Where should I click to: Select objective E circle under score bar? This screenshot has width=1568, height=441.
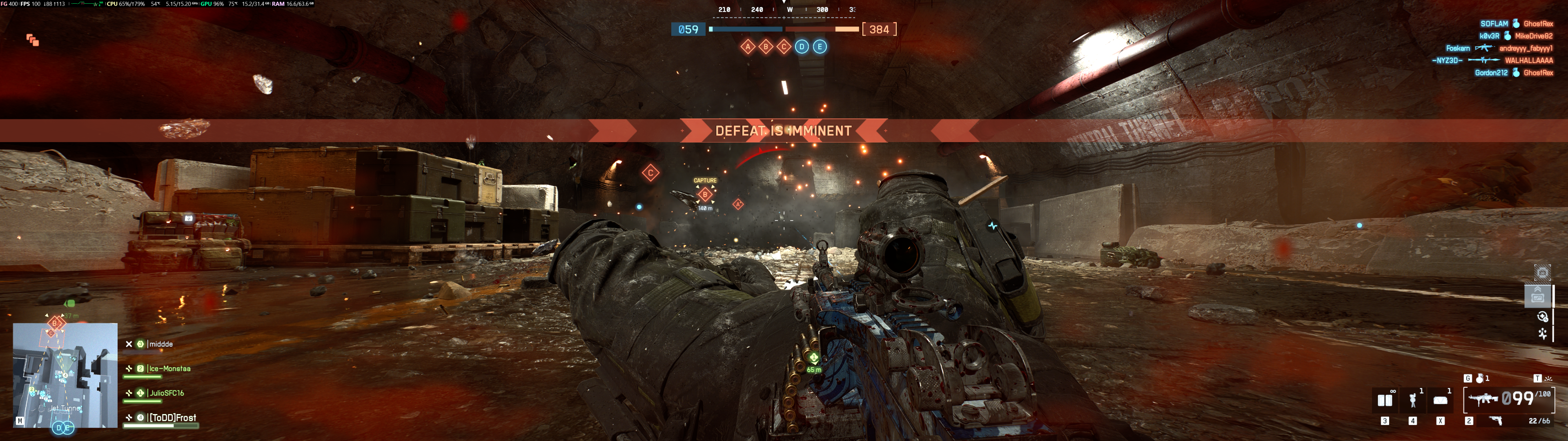[820, 47]
